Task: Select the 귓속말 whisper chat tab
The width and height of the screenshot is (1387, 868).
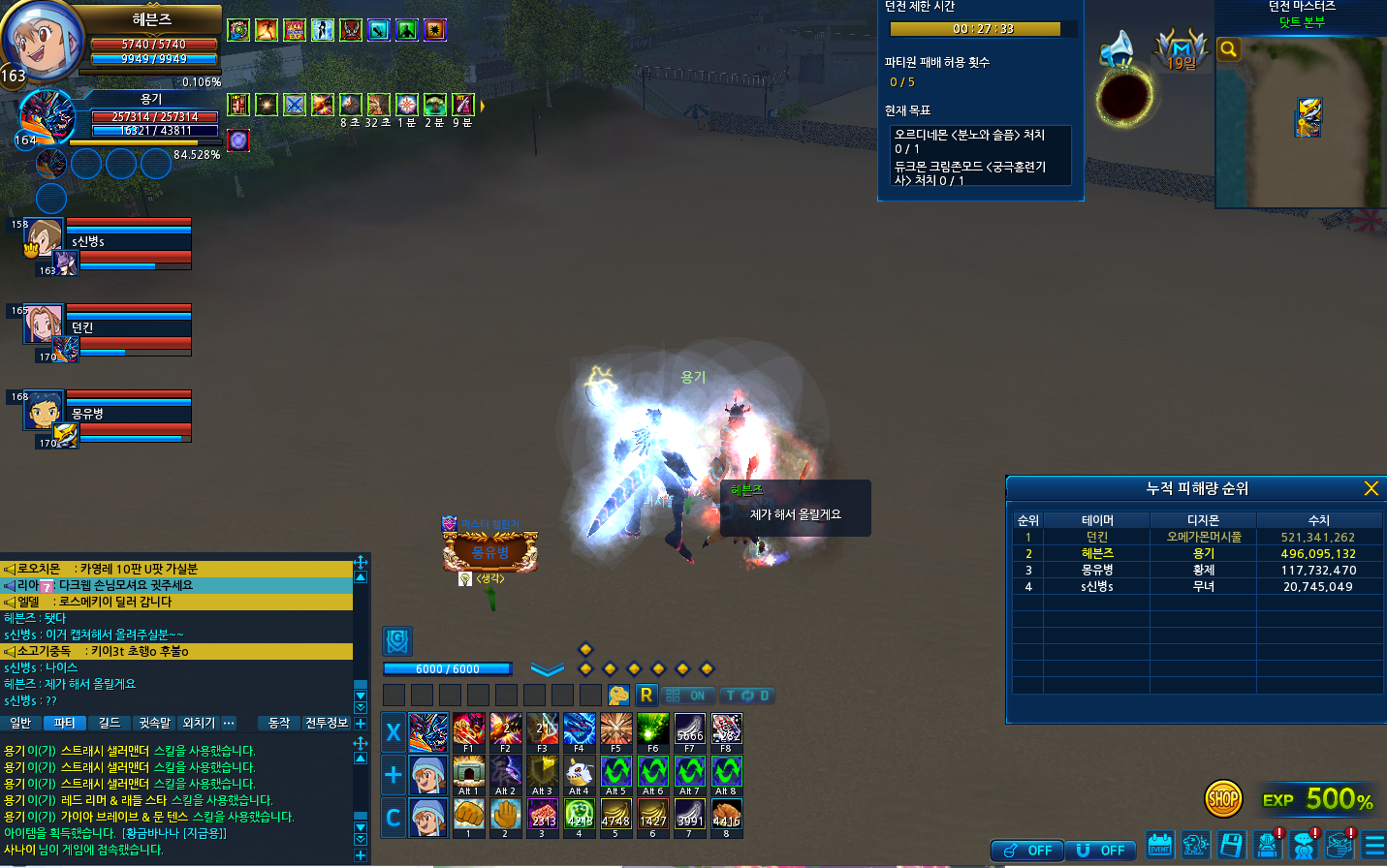Action: click(x=154, y=723)
